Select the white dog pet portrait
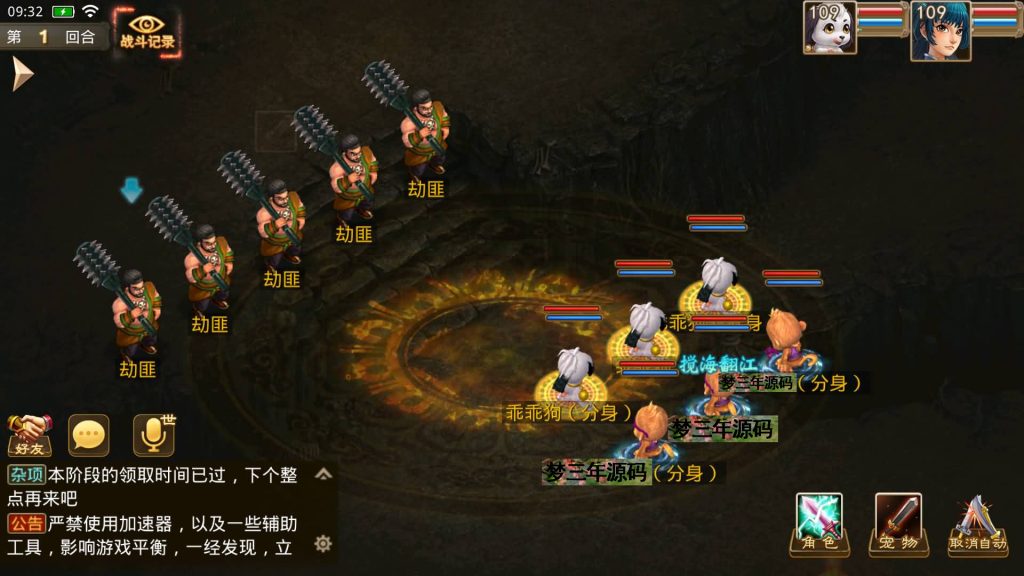The image size is (1024, 576). (830, 27)
